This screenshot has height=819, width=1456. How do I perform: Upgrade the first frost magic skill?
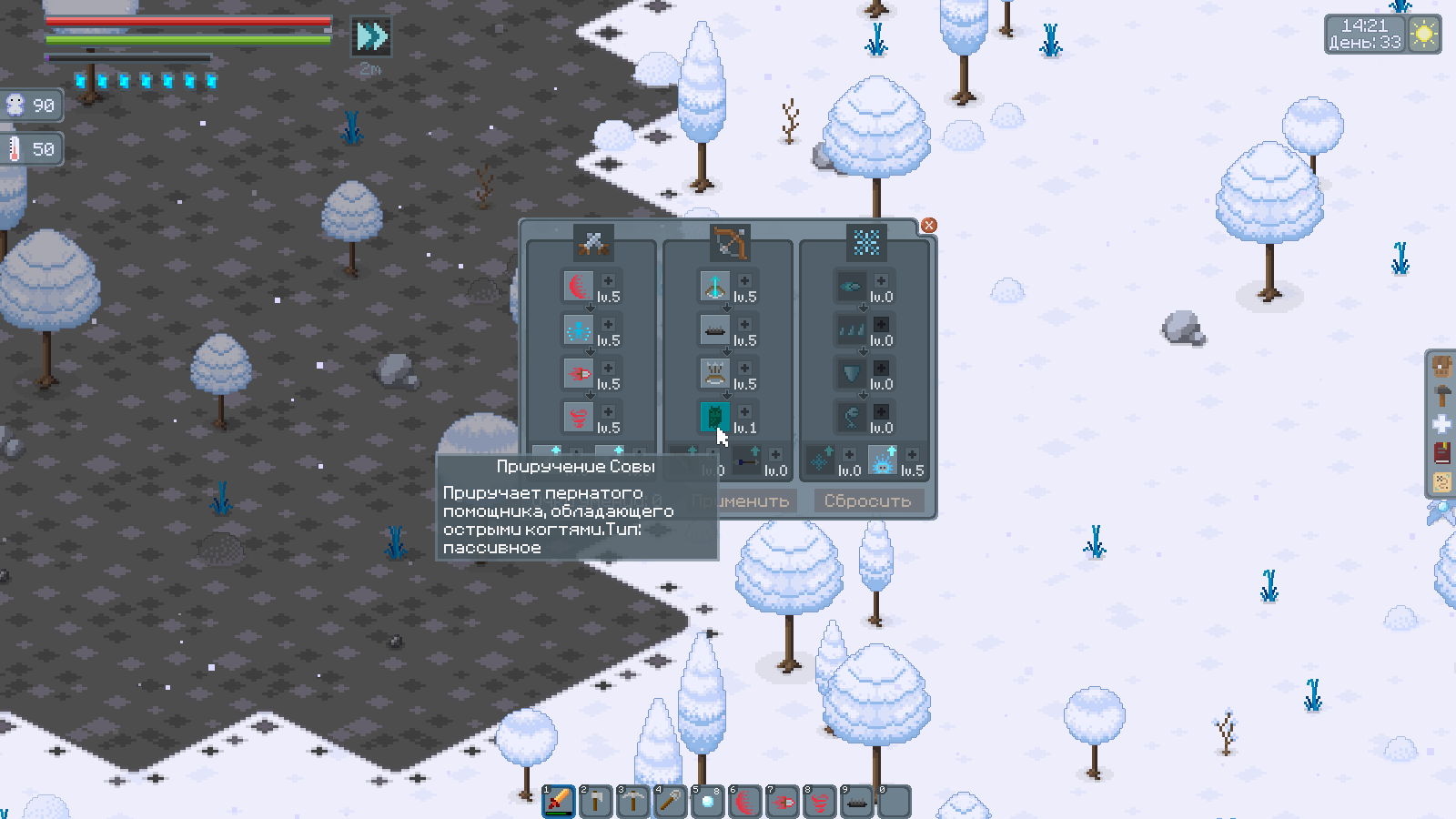(881, 281)
